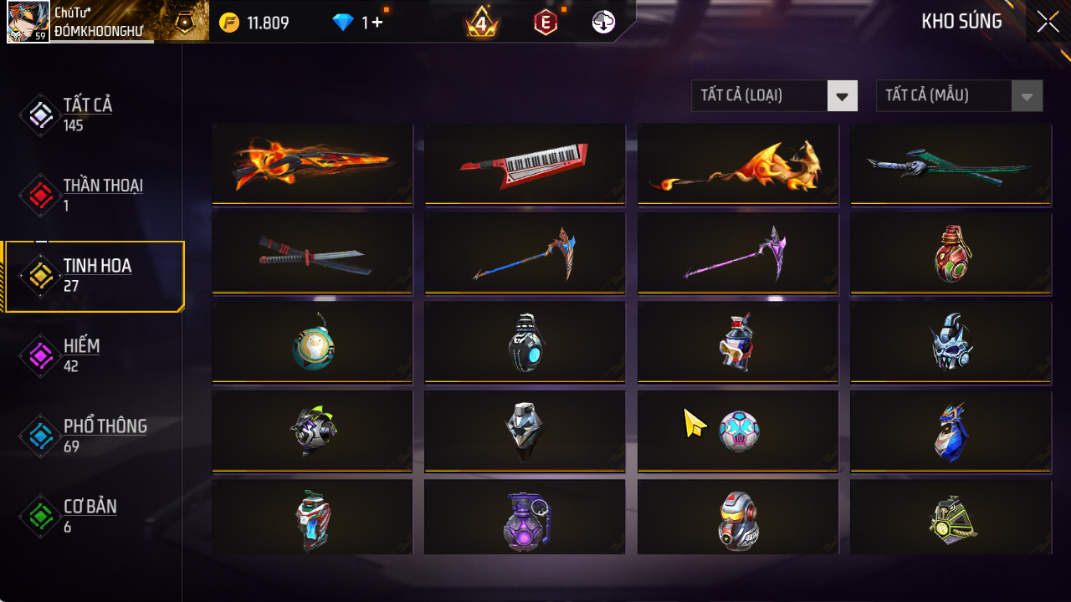1071x602 pixels.
Task: Show the Hiếm rarity items
Action: tap(80, 355)
